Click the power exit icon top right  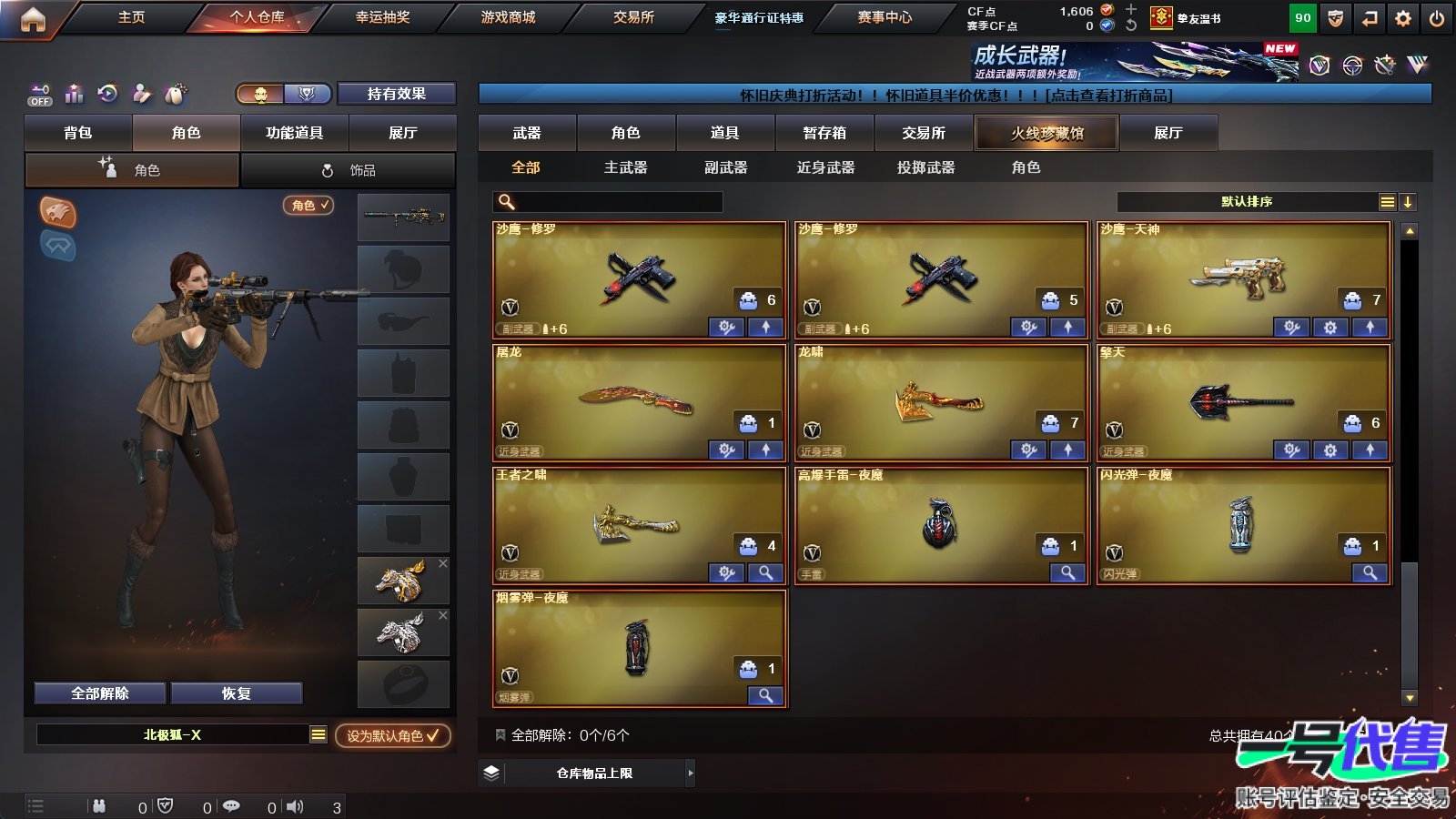pos(1439,16)
